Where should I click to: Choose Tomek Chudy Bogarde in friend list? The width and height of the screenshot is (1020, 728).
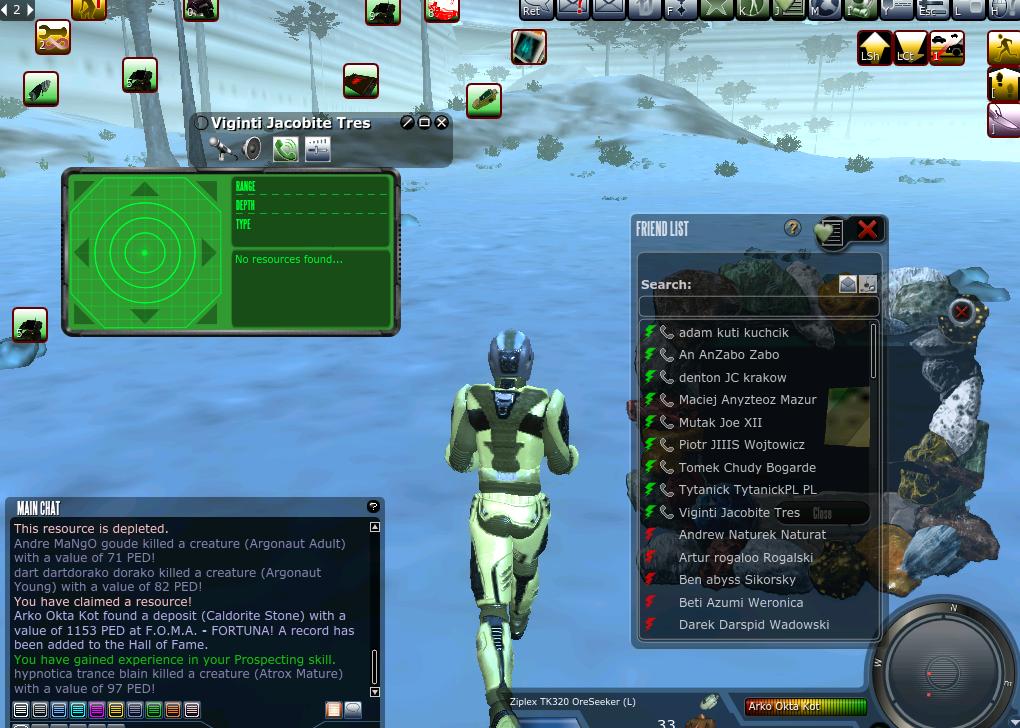pyautogui.click(x=747, y=467)
